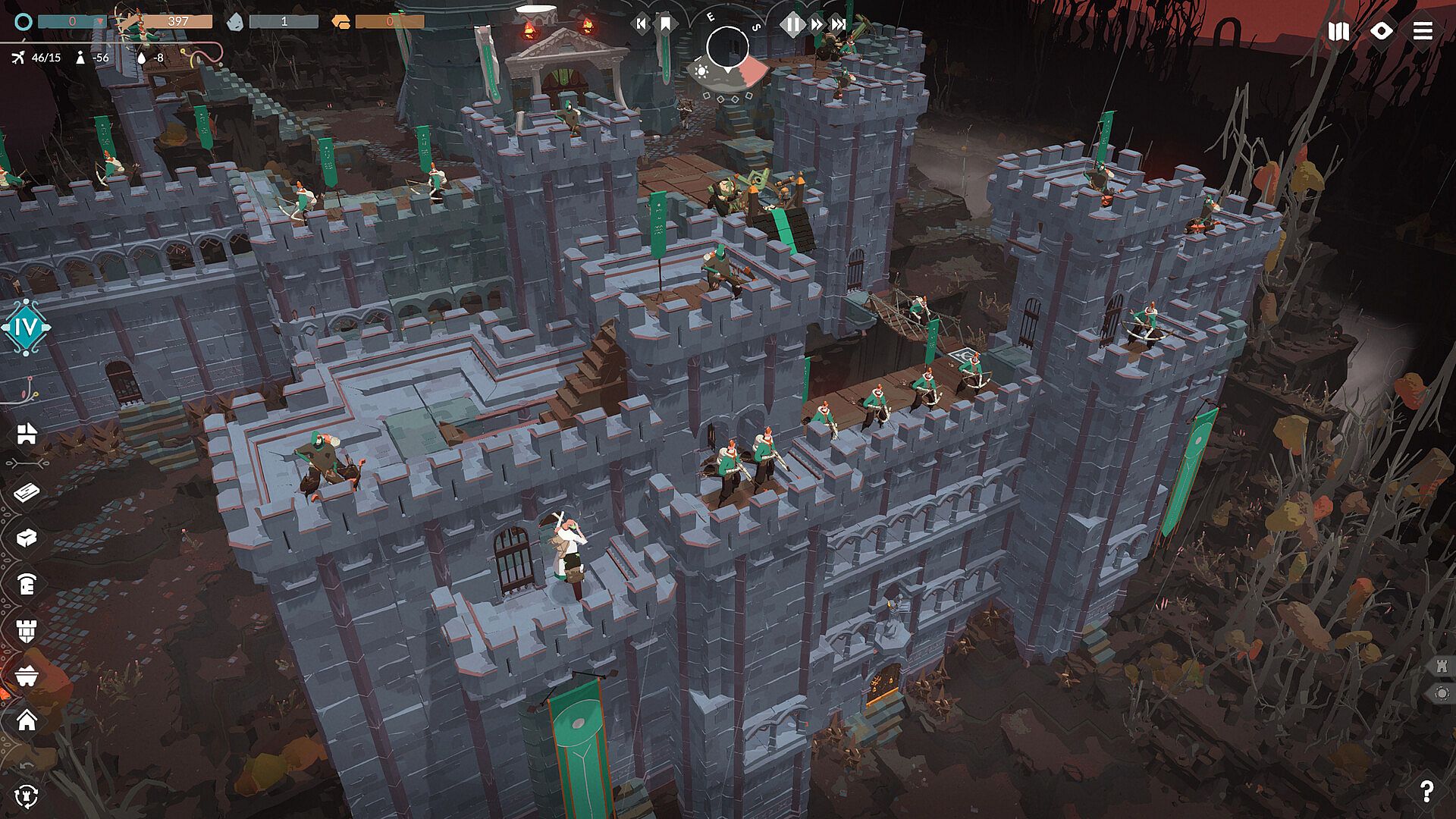Select the flat plank build category
The image size is (1456, 819).
[27, 493]
